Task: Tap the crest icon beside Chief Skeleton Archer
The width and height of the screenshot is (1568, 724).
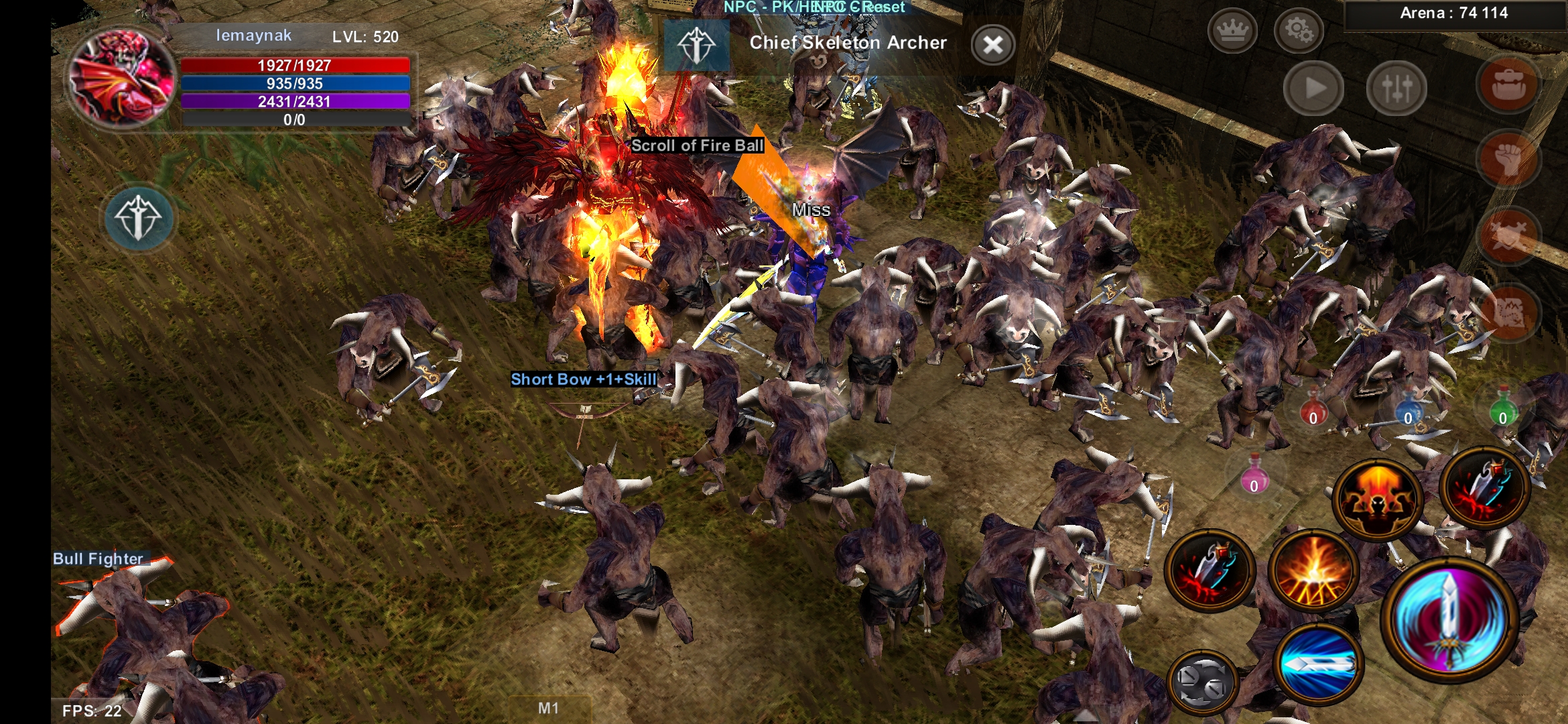Action: click(x=696, y=45)
